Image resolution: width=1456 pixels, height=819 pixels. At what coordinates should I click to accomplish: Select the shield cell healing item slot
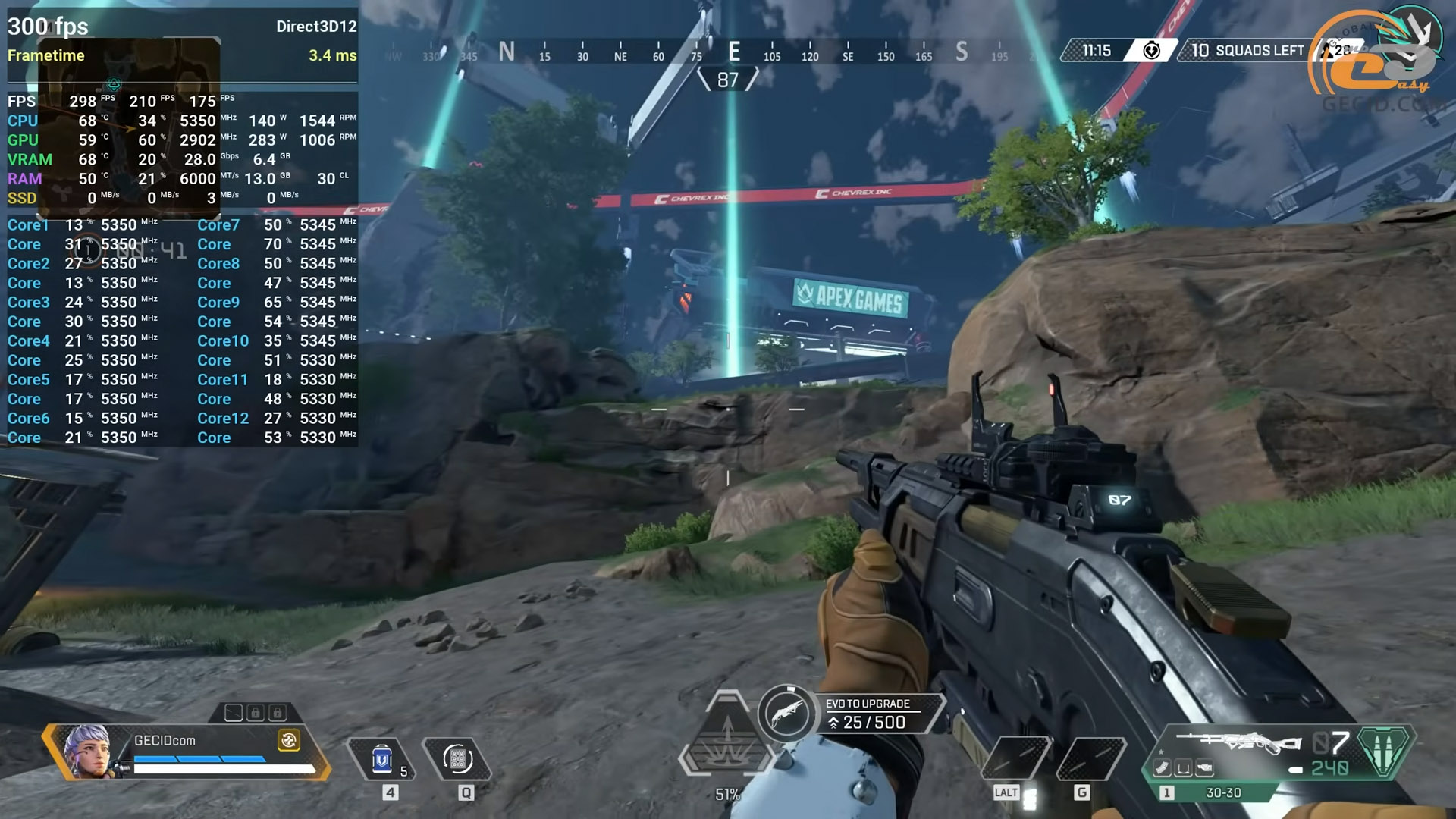coord(382,760)
